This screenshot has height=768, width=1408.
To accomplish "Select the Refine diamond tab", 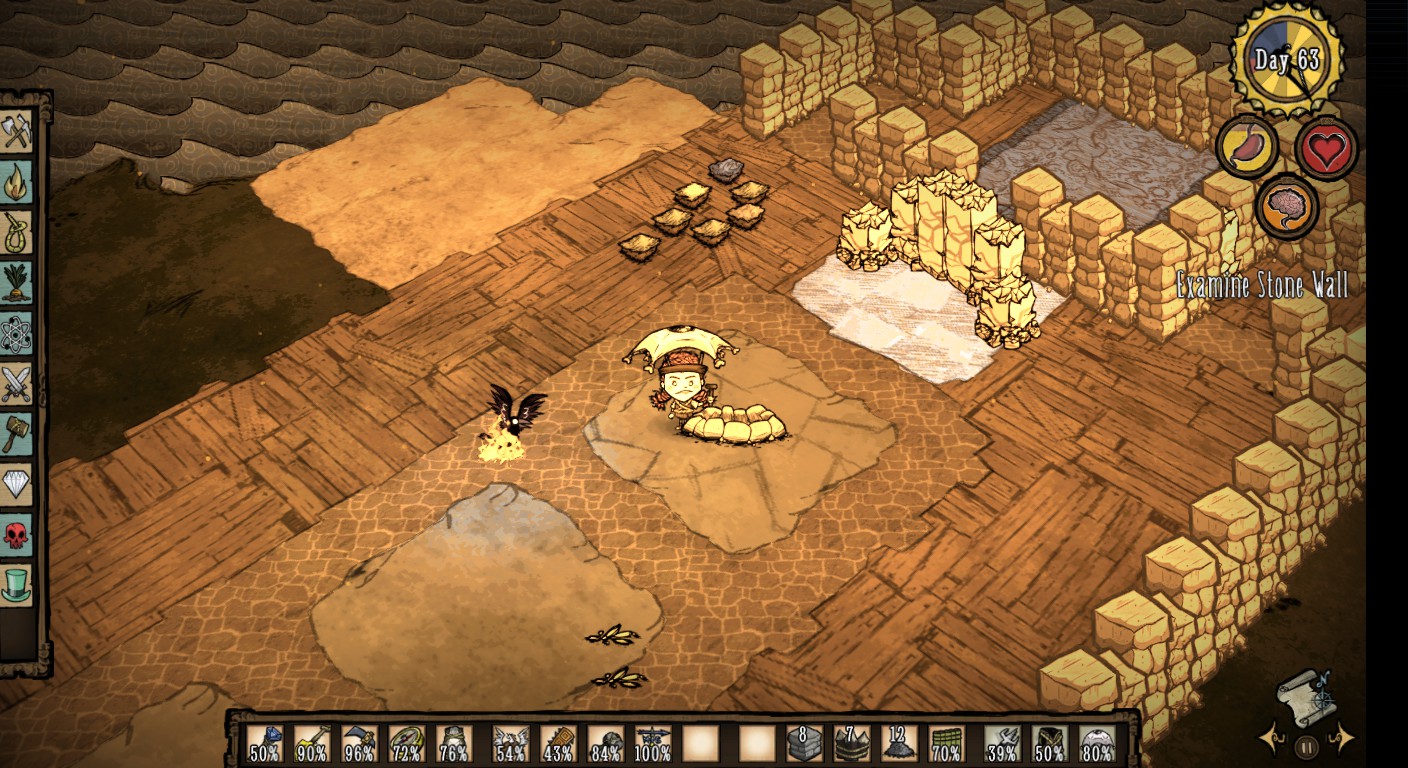I will [x=17, y=485].
